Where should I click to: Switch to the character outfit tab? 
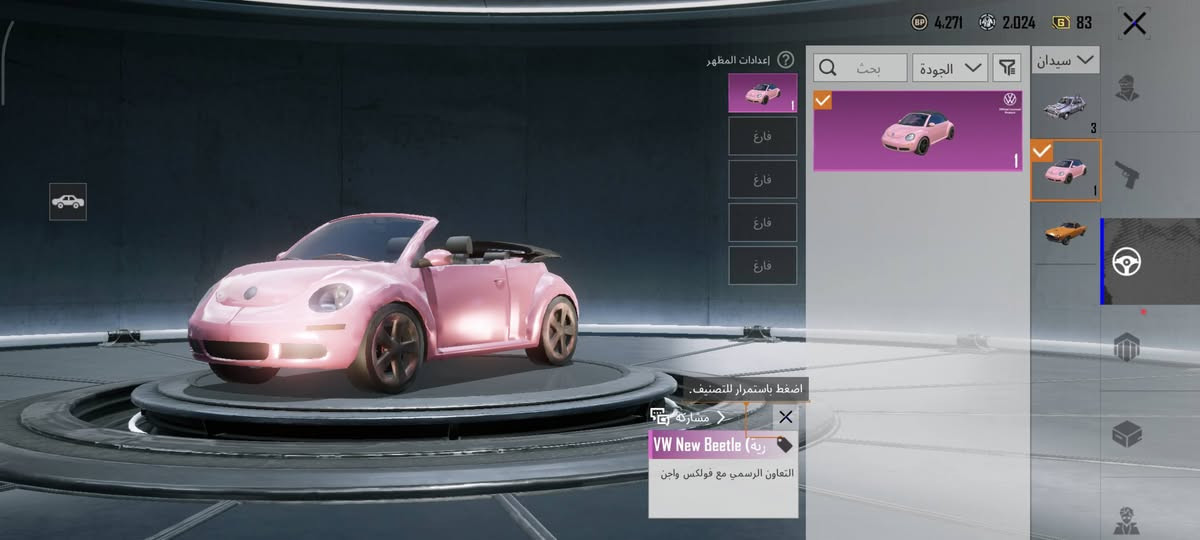[x=1128, y=88]
